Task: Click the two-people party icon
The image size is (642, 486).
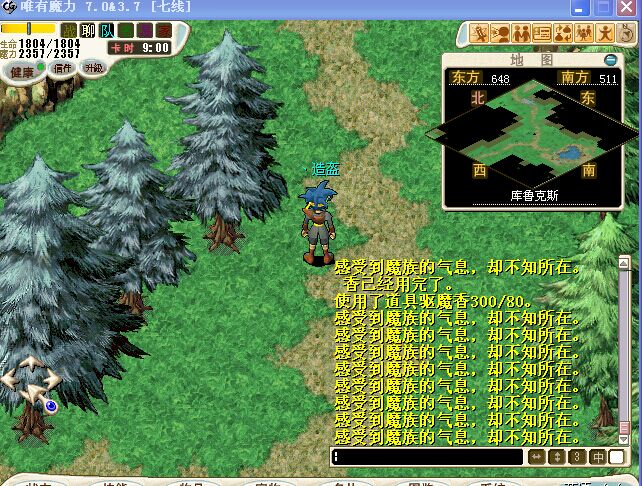Action: 520,34
